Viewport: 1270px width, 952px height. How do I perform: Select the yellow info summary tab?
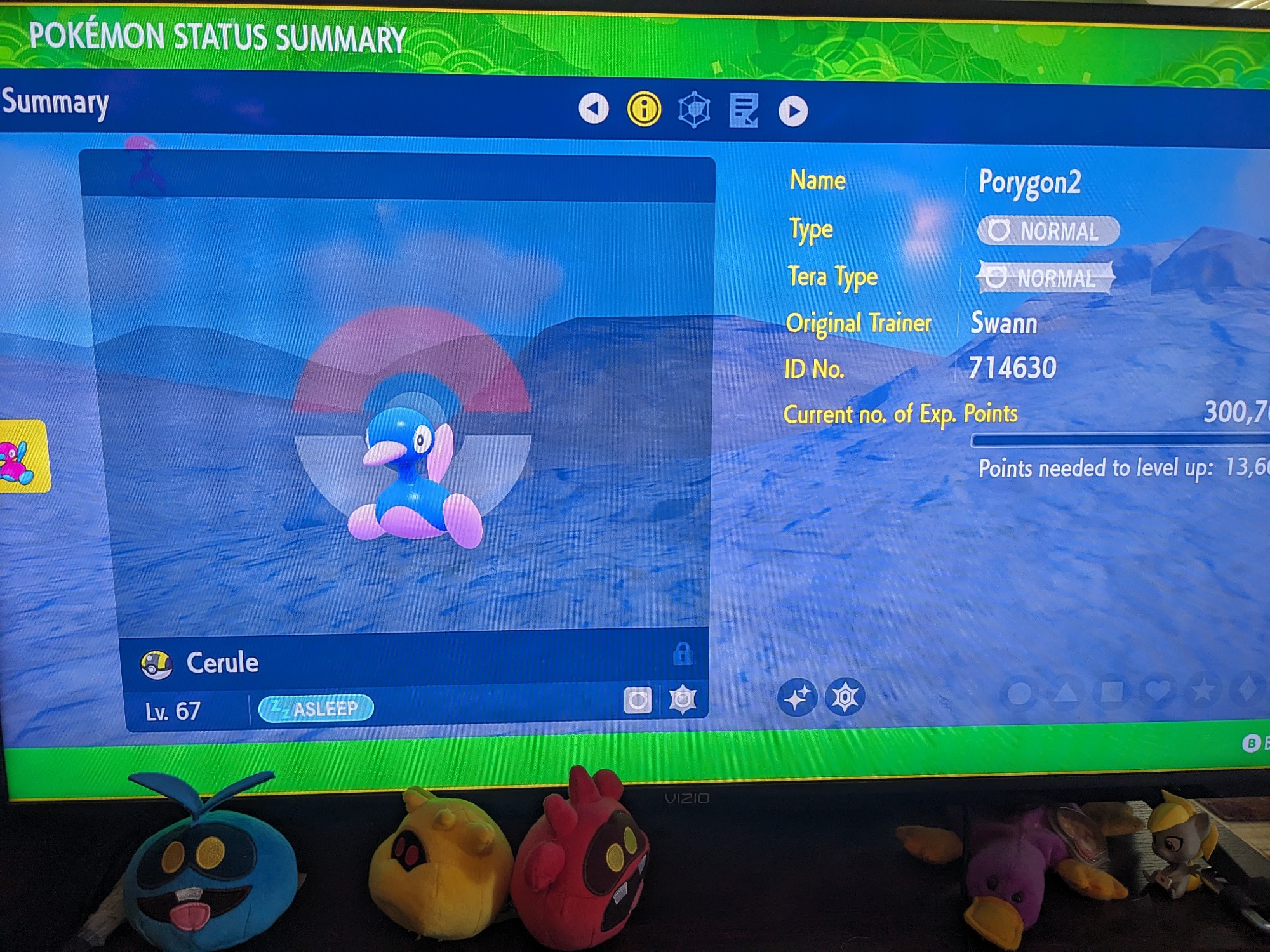tap(644, 109)
